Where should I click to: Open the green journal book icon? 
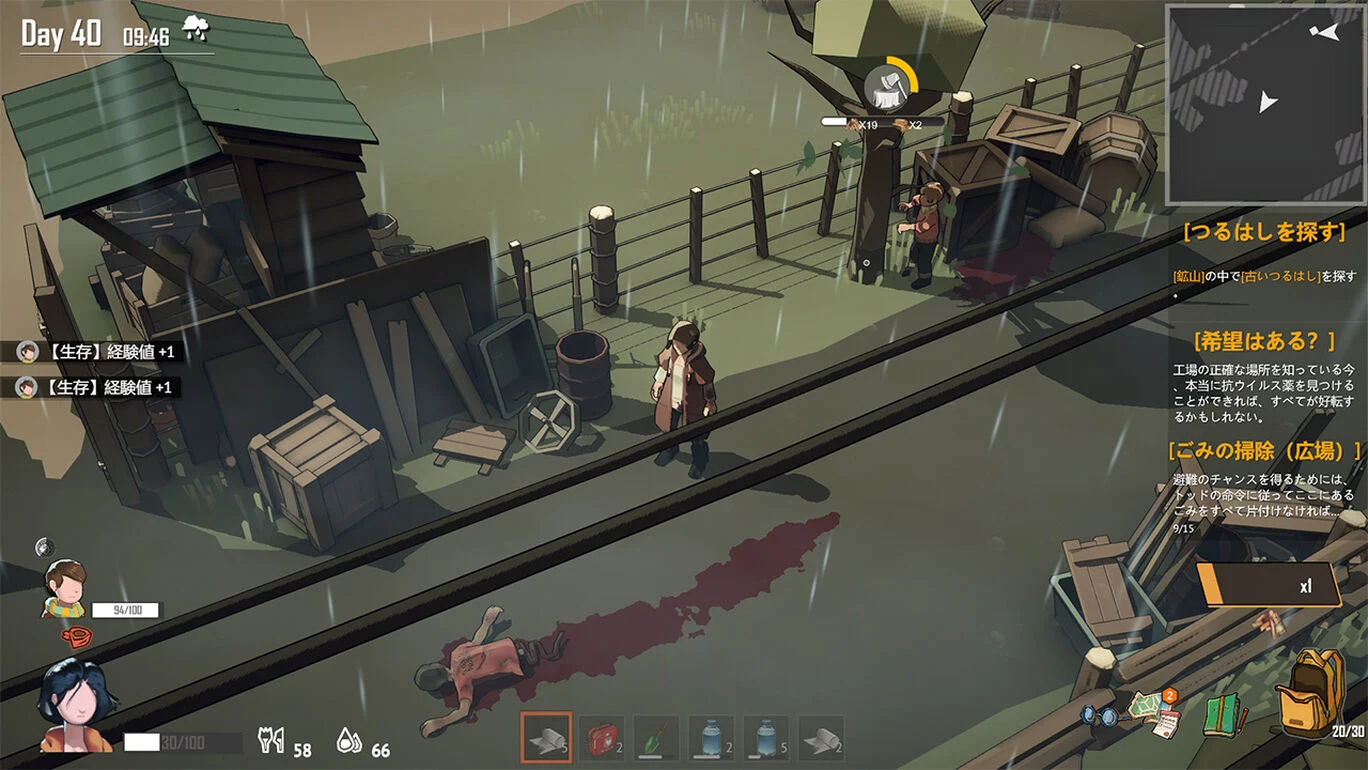coord(1222,716)
